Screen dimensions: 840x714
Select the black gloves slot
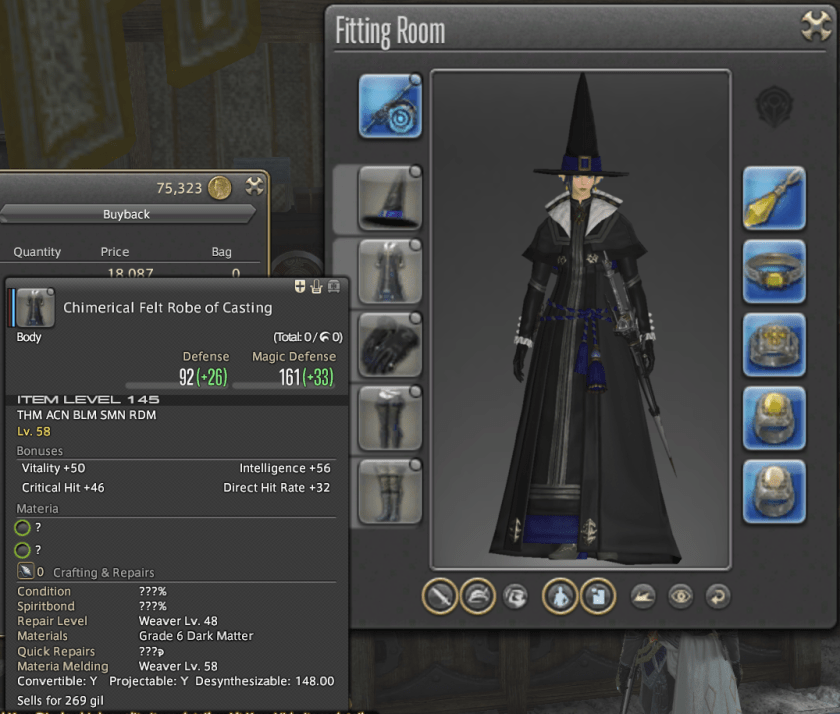tap(390, 344)
